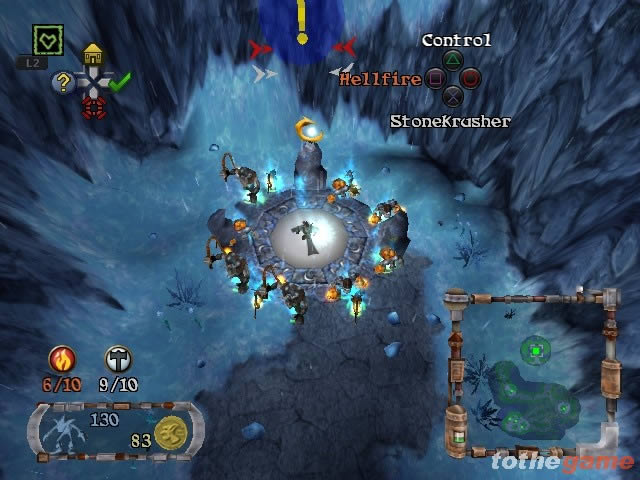Choose the green checkmark icon

(120, 83)
